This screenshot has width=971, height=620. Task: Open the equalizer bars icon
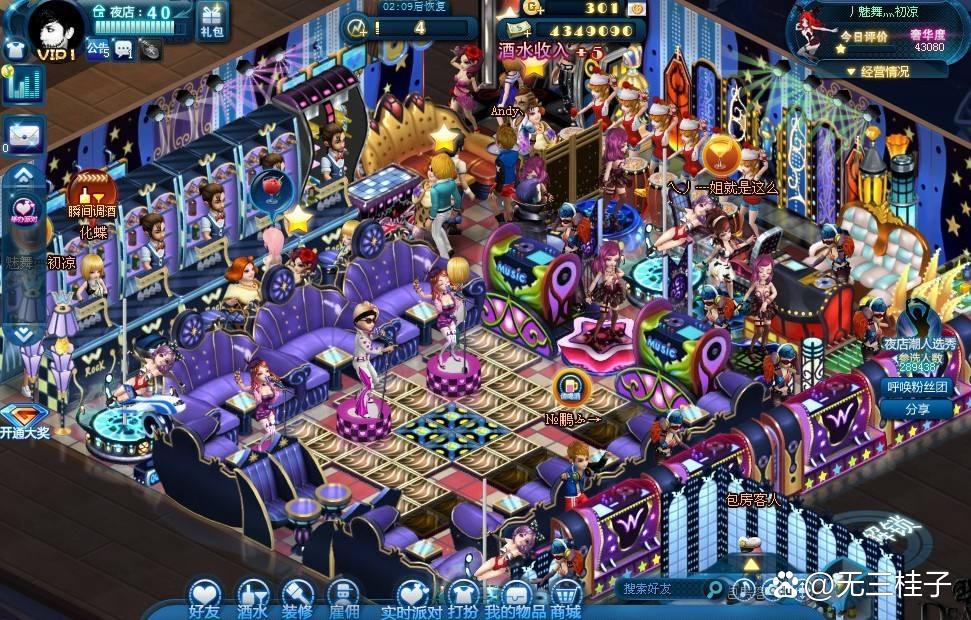point(20,85)
